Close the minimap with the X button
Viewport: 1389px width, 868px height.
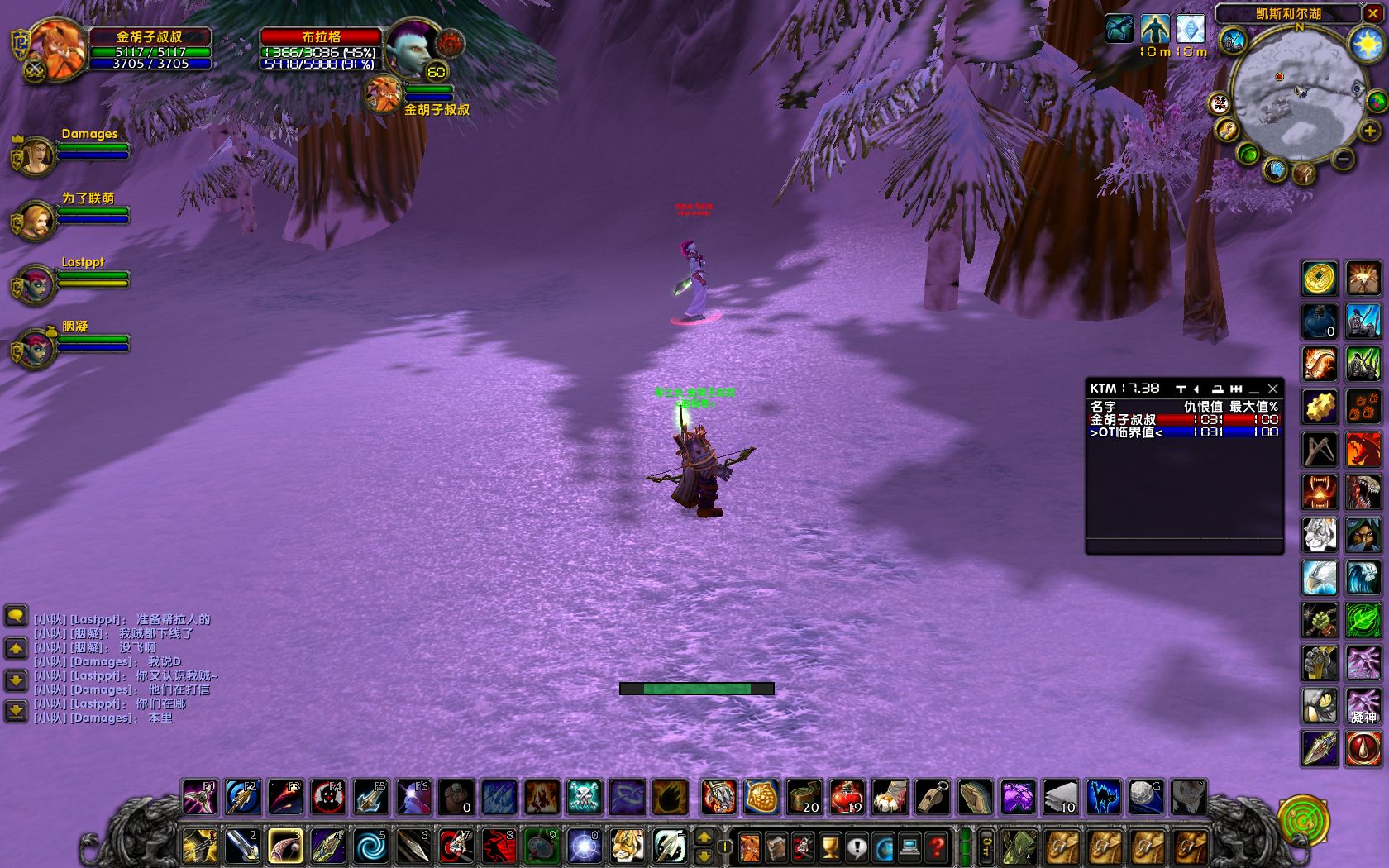[1372, 14]
